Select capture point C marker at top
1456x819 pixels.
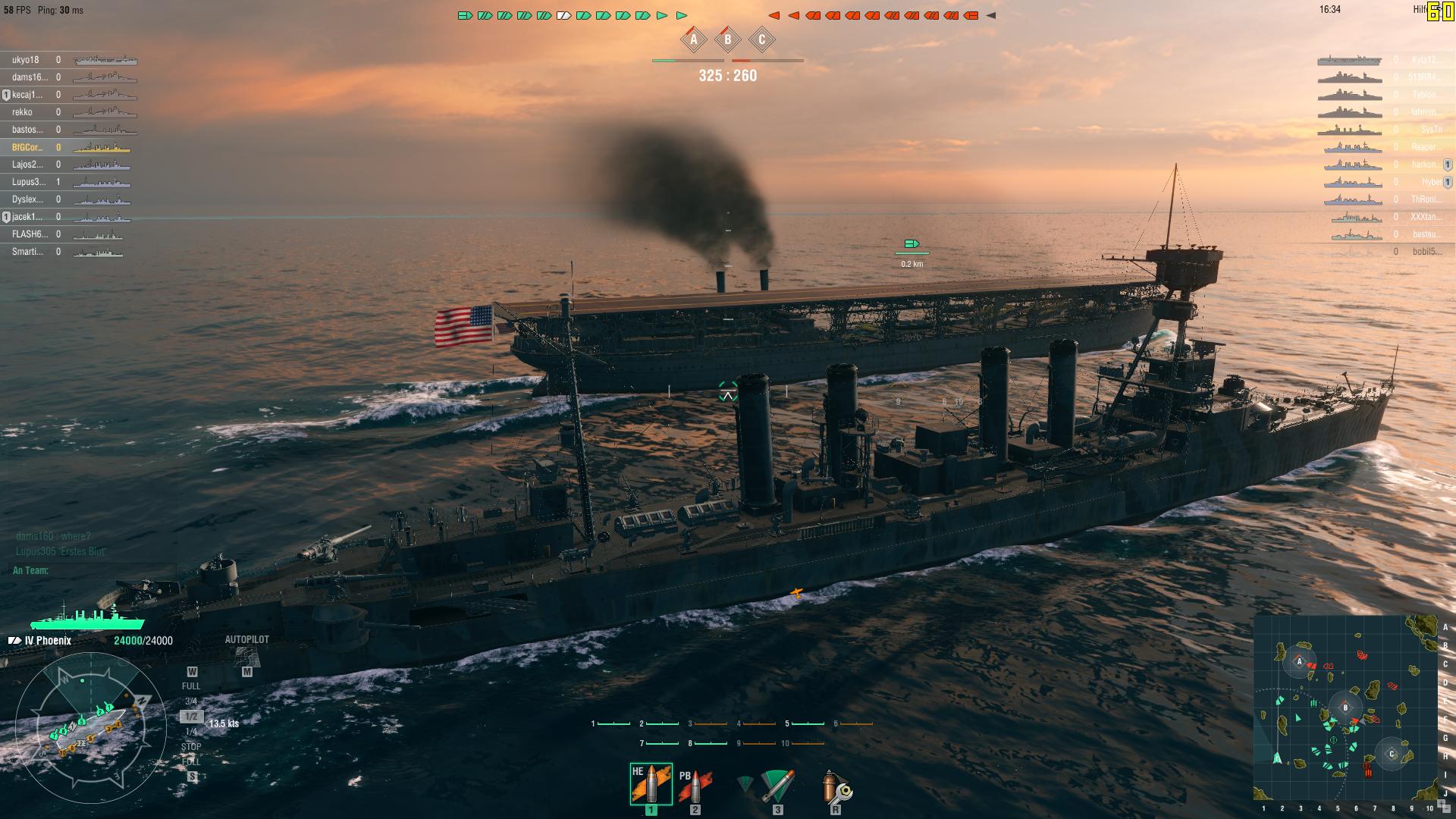(x=762, y=40)
